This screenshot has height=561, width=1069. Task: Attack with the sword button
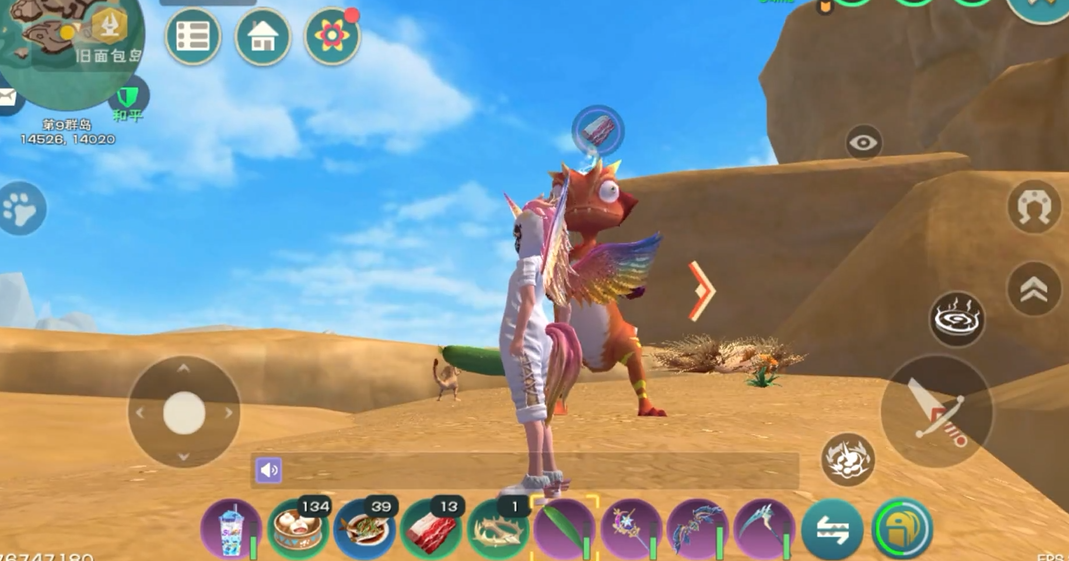pos(937,411)
